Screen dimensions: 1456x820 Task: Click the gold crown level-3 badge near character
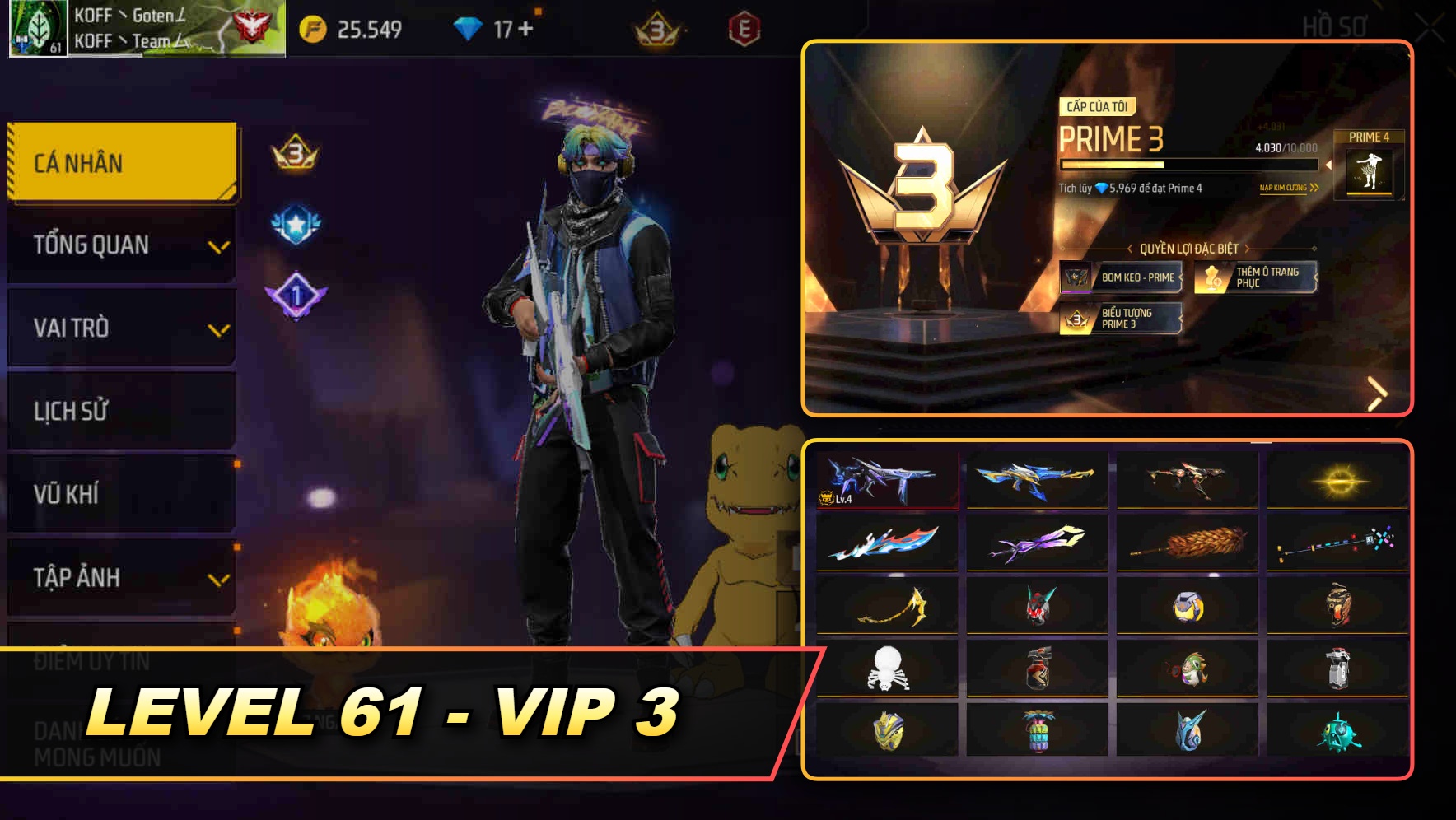pos(293,151)
